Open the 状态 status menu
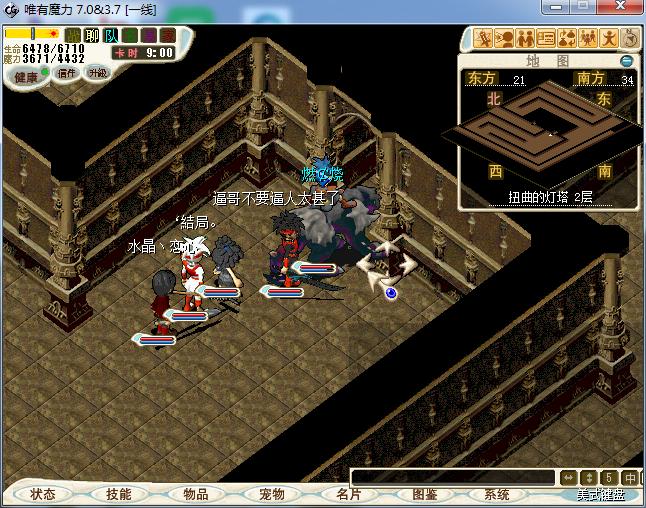This screenshot has width=646, height=508. point(43,494)
